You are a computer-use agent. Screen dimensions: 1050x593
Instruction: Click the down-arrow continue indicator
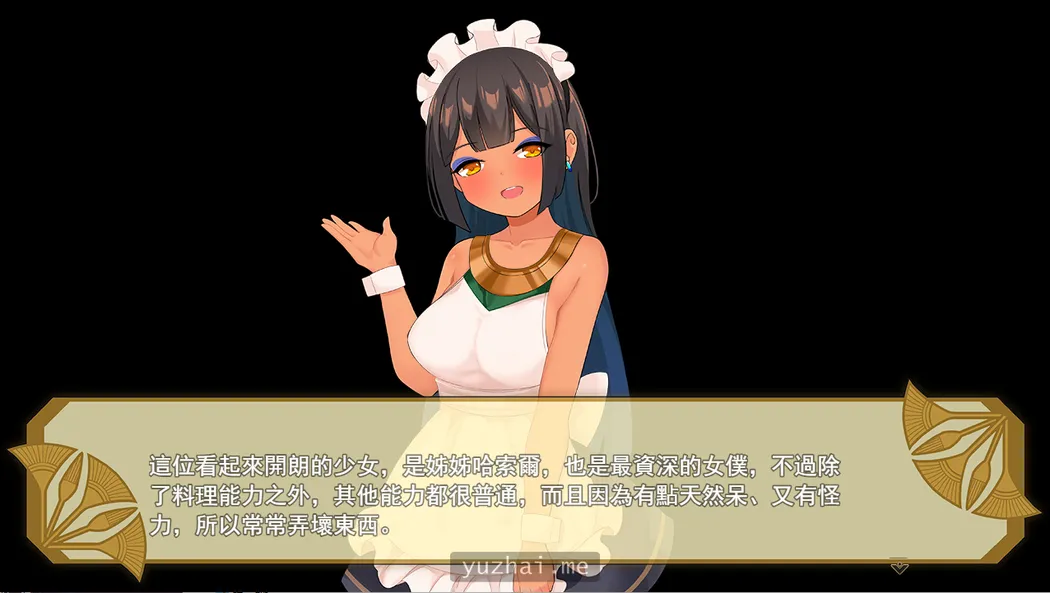point(899,567)
